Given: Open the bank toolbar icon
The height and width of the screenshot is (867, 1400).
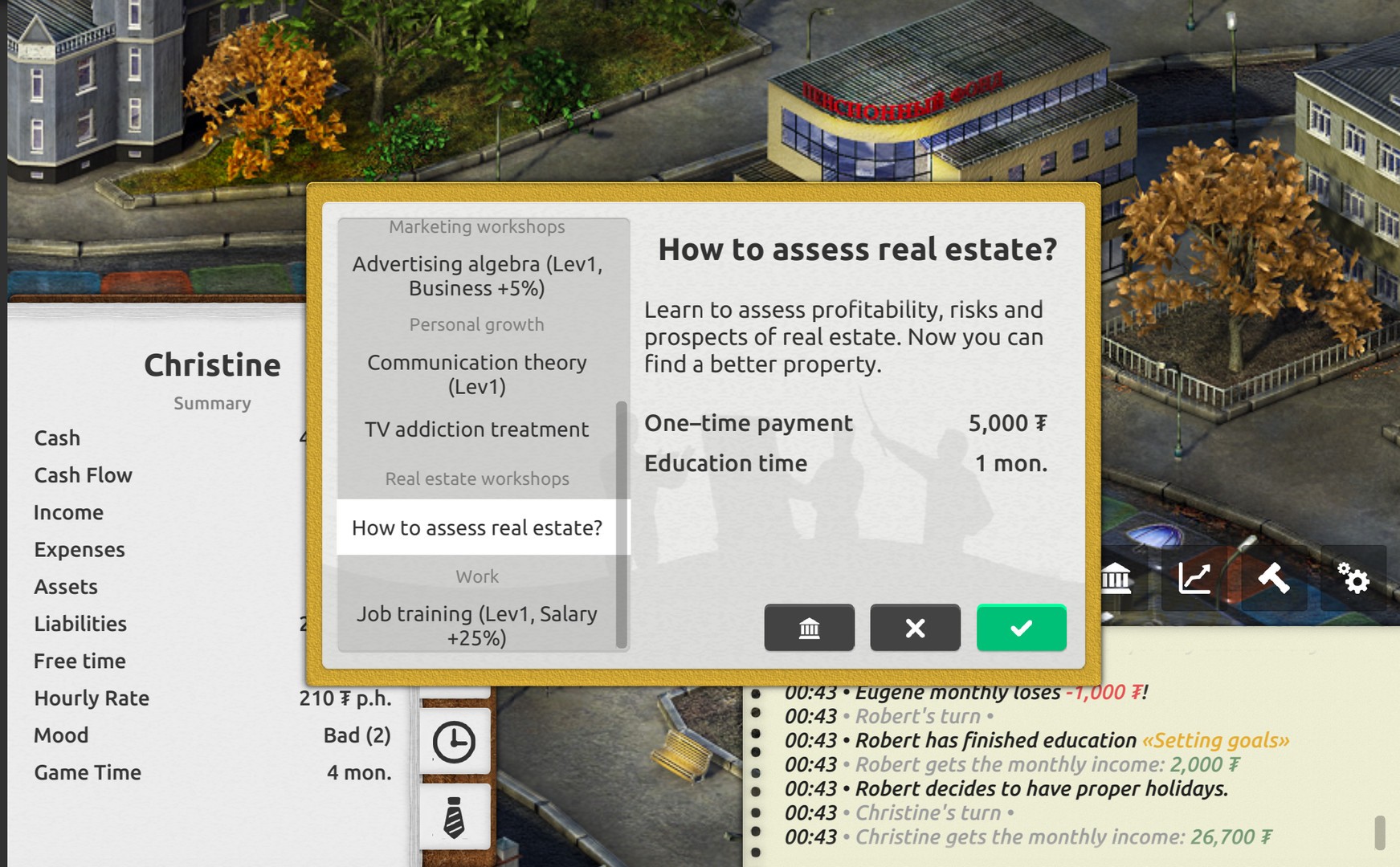Looking at the screenshot, I should (1116, 578).
